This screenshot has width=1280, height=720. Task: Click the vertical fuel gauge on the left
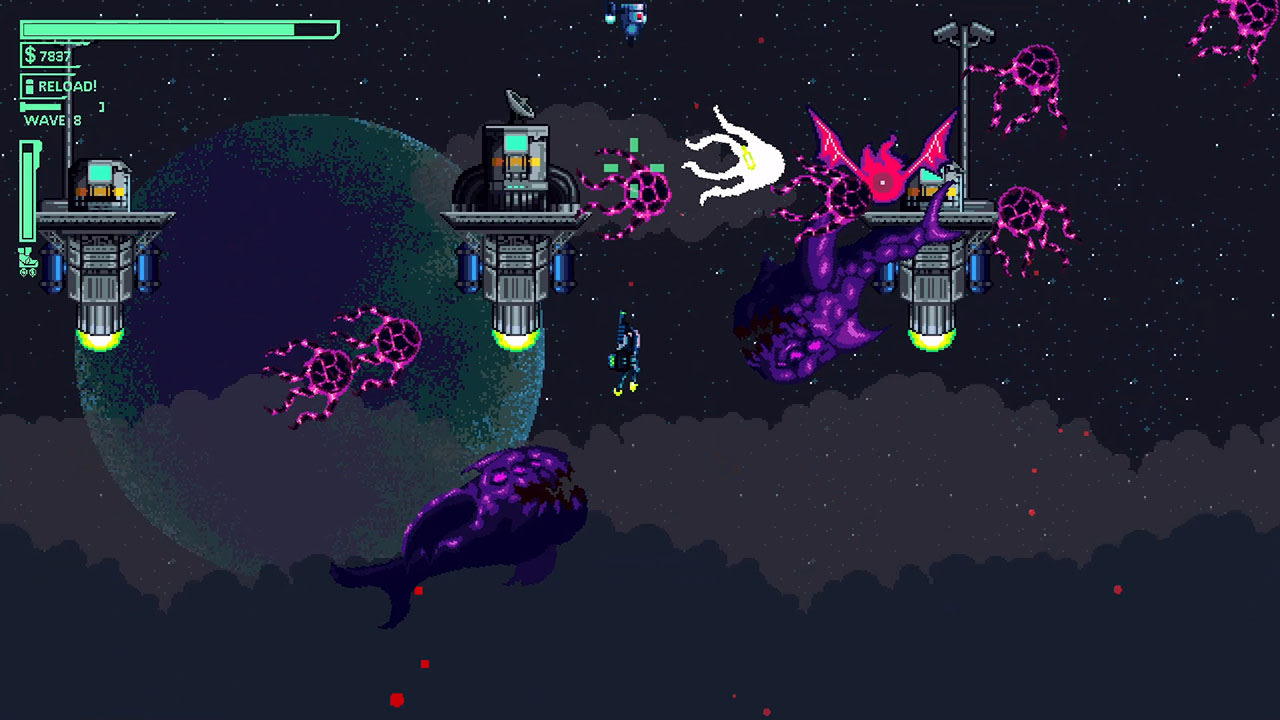[27, 190]
